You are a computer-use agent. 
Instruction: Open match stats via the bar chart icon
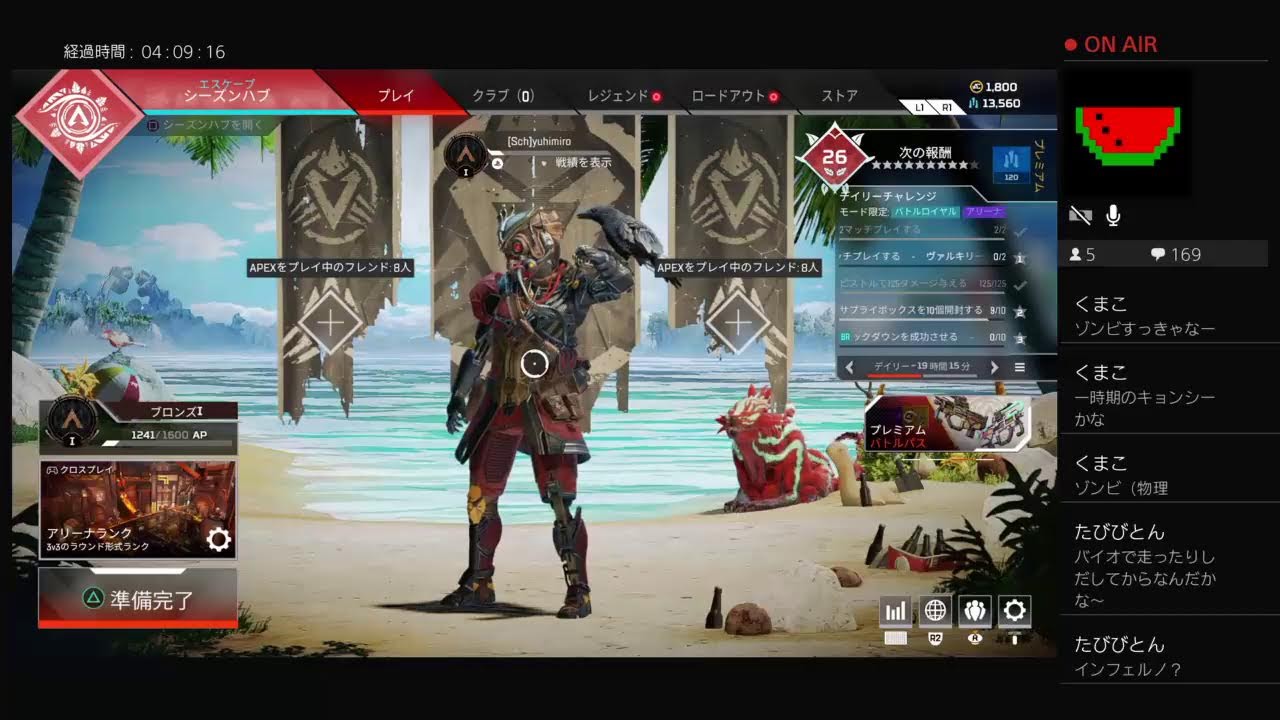(x=895, y=610)
